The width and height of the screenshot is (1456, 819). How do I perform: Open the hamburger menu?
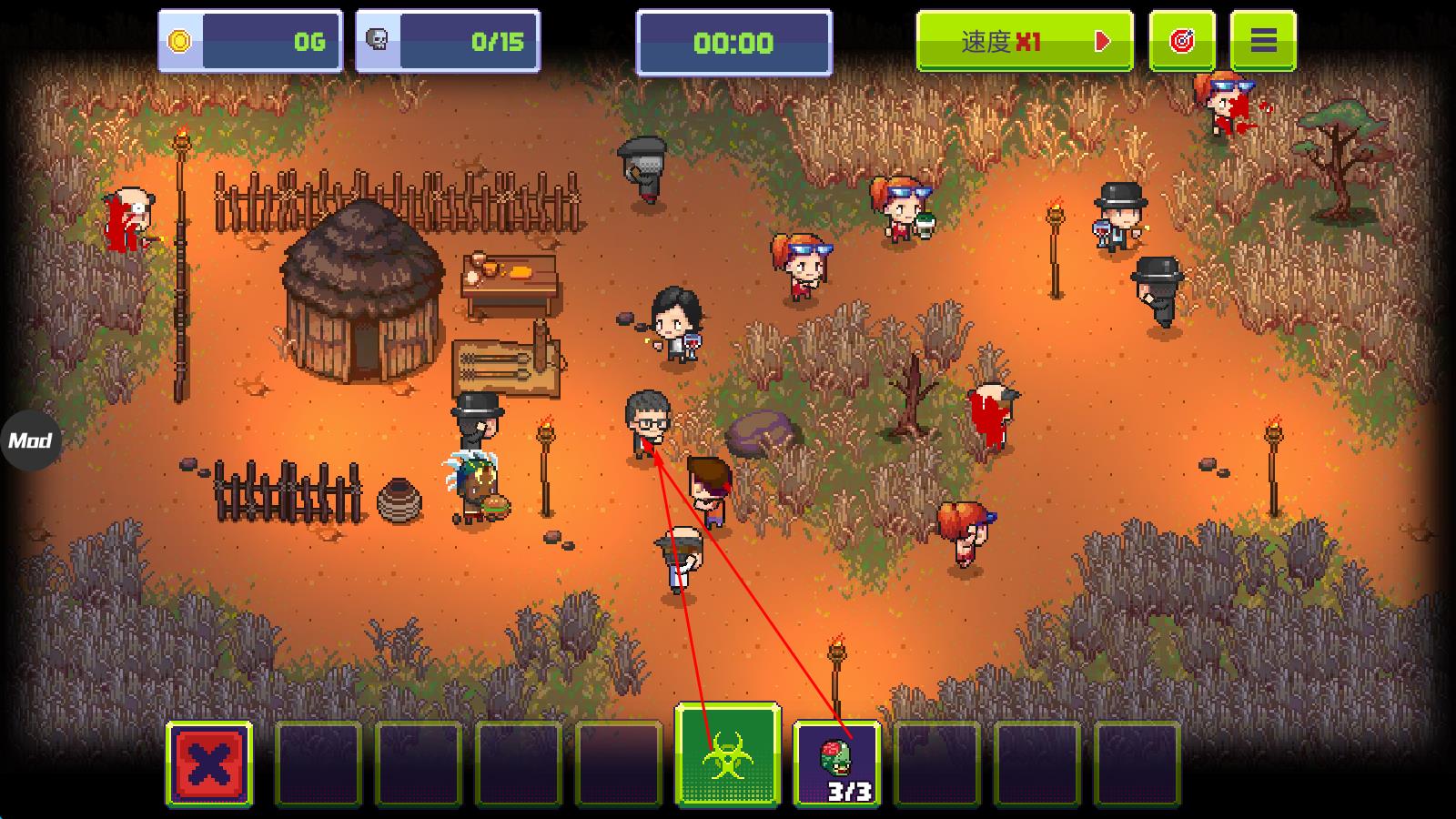1262,41
